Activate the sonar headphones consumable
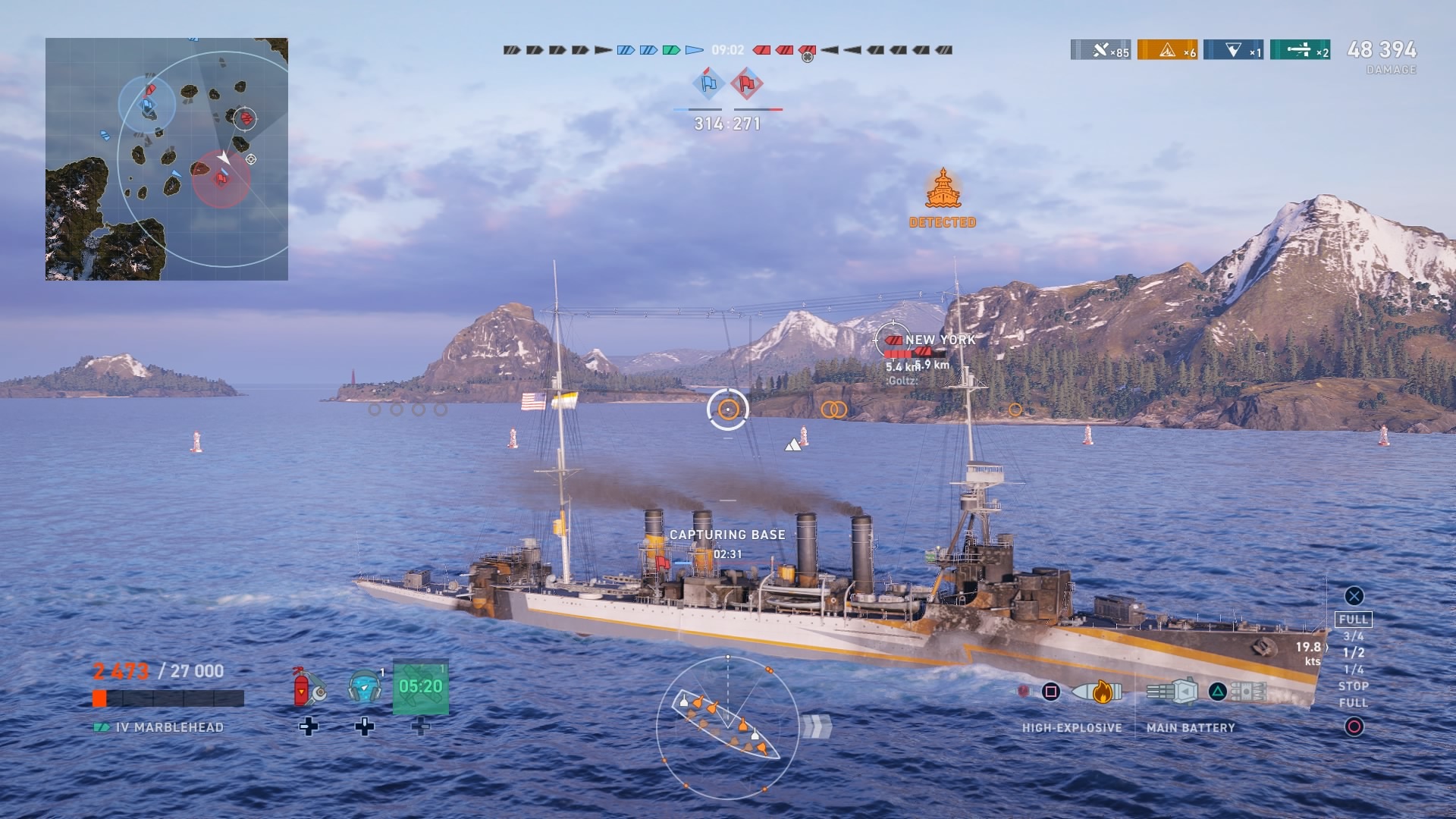 (365, 686)
